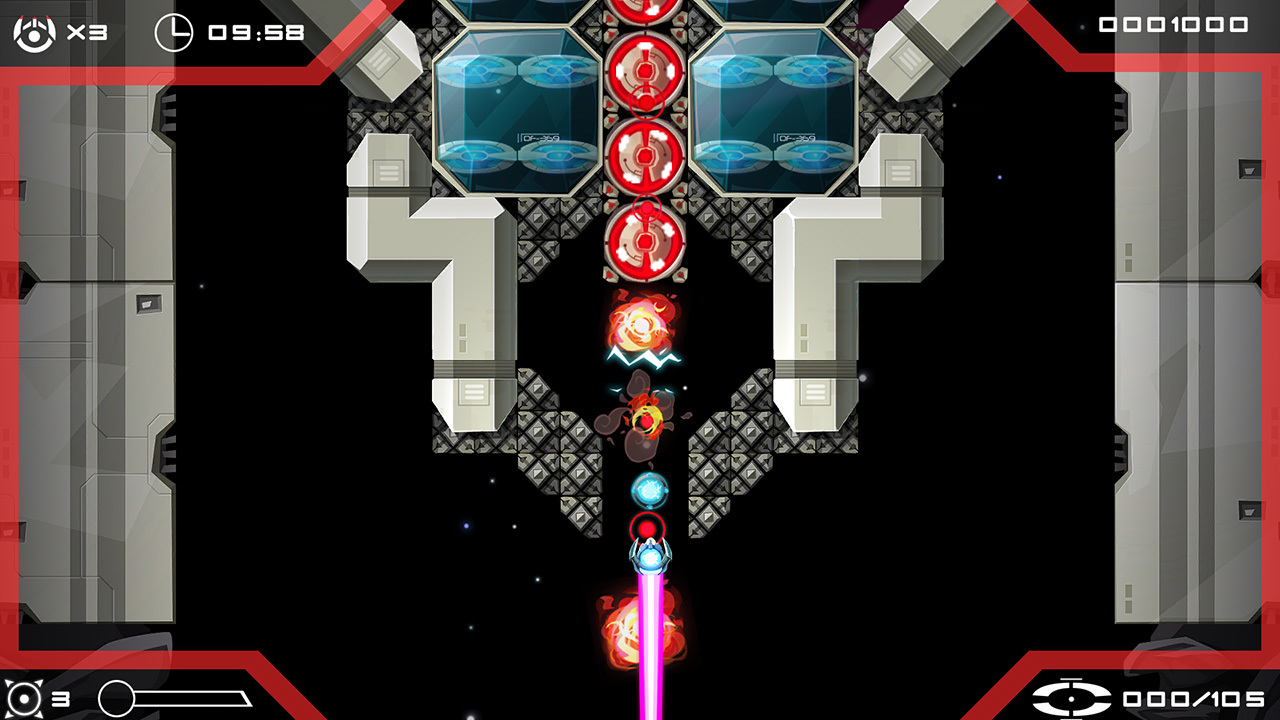This screenshot has width=1280, height=720.
Task: Click the clock timer icon
Action: pos(174,32)
